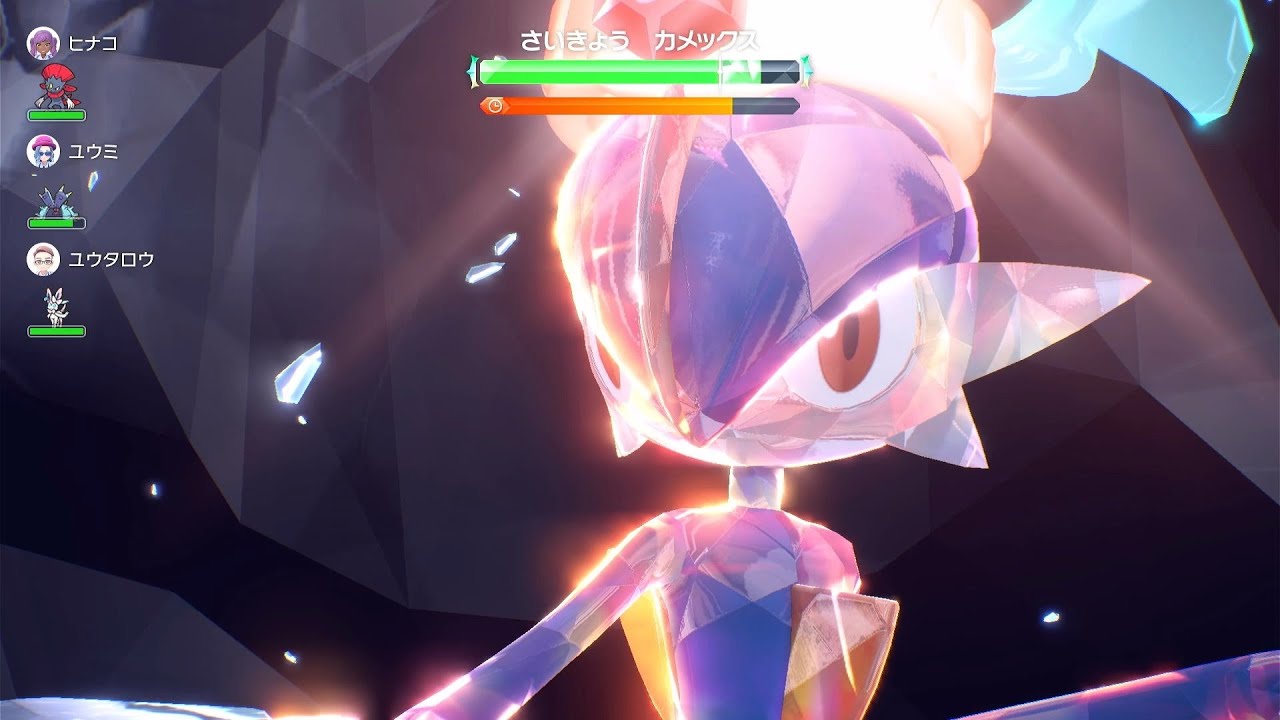The height and width of the screenshot is (720, 1280).
Task: Click the boss HP bar
Action: 600,70
